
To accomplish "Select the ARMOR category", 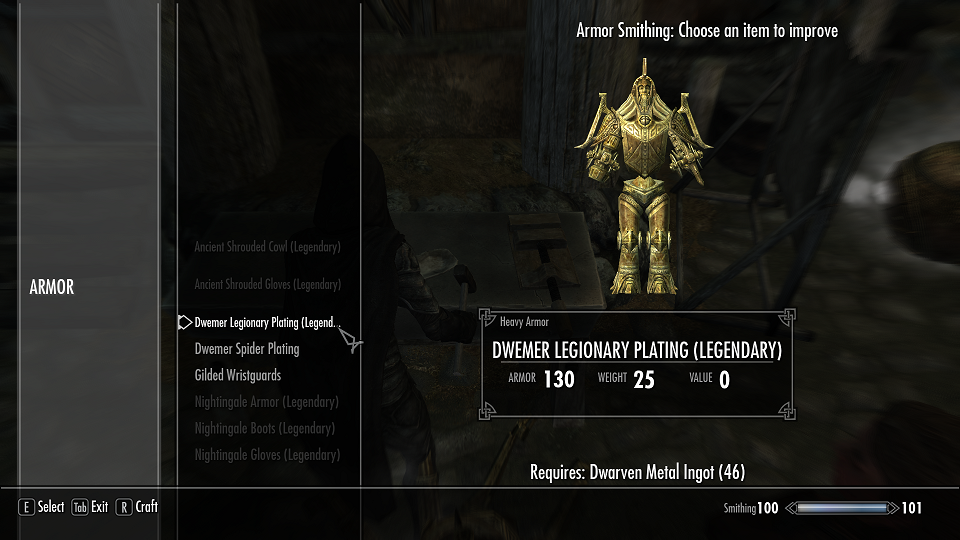I will [x=52, y=288].
